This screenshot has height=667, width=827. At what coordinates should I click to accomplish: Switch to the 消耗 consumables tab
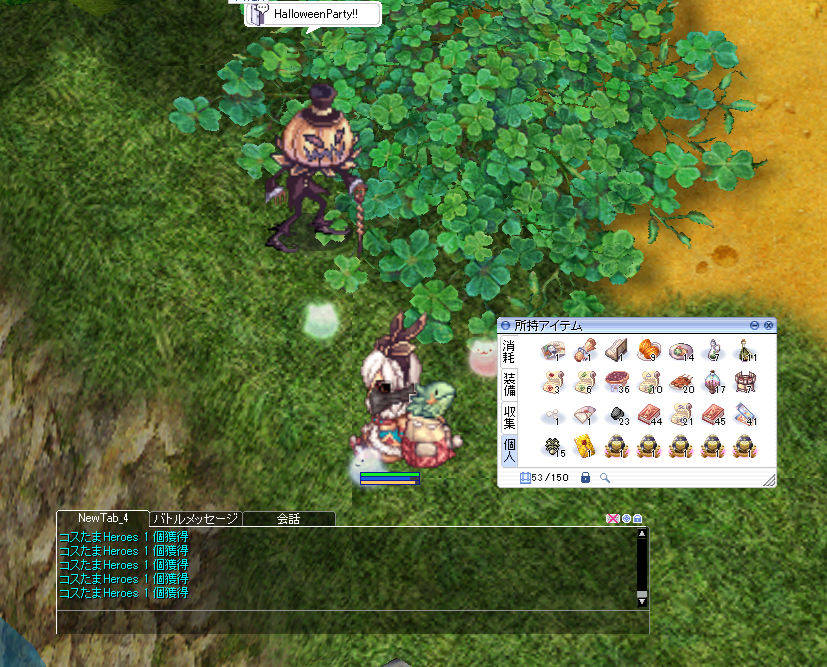coord(509,351)
